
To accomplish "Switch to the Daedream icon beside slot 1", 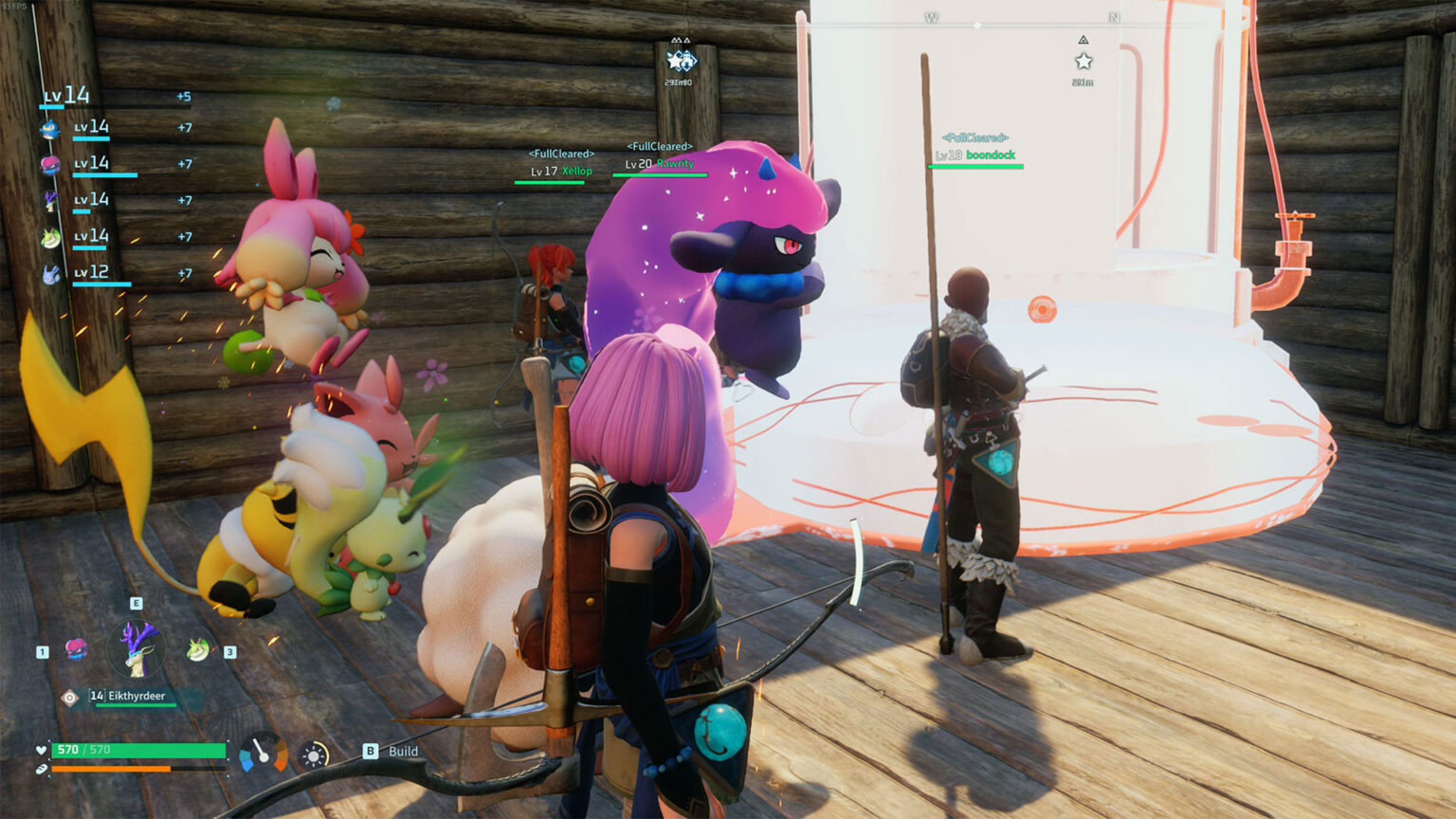I will coord(77,649).
